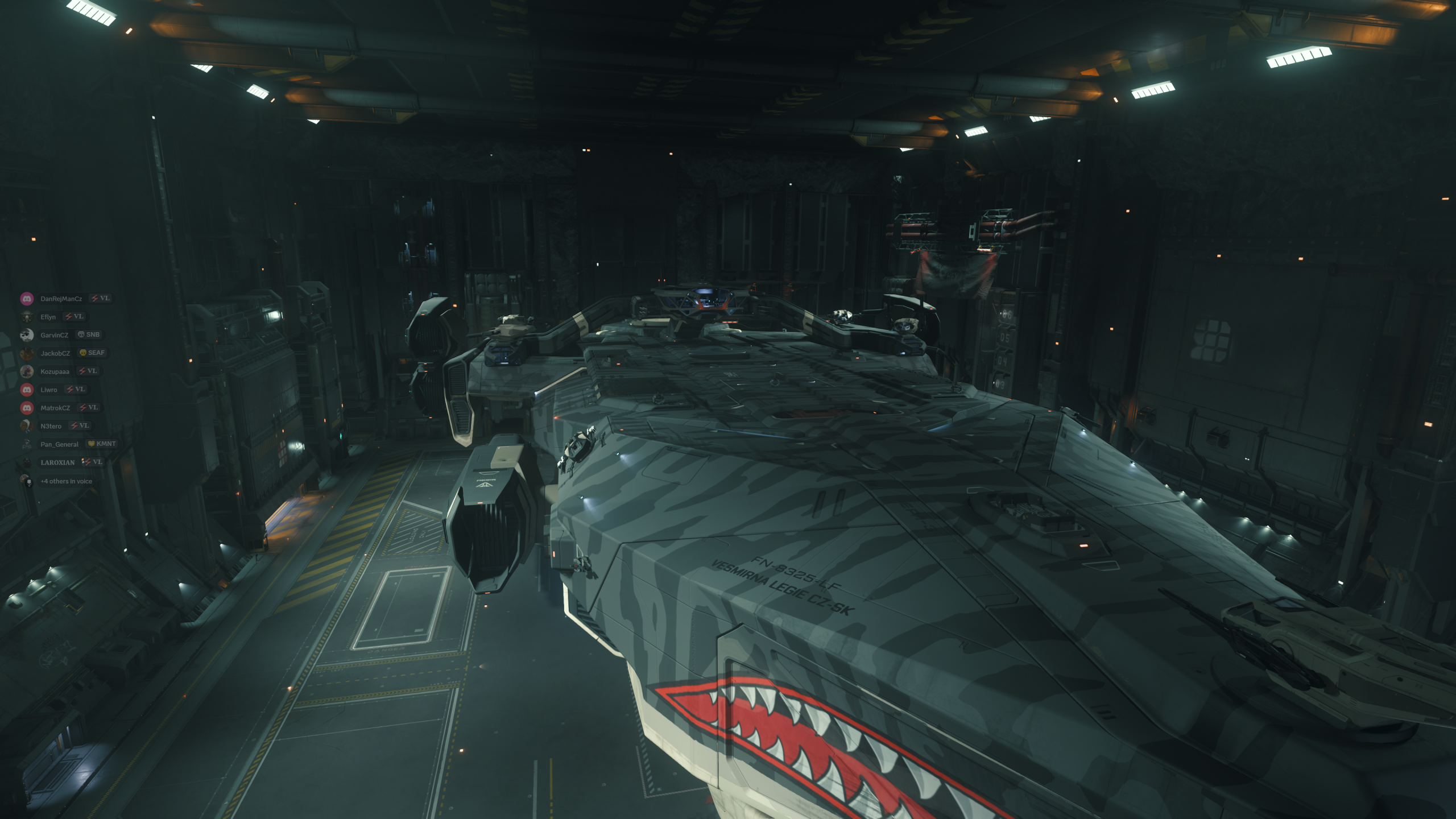The height and width of the screenshot is (819, 1456).
Task: Select DanRejManCz in the voice overlay
Action: (x=61, y=299)
